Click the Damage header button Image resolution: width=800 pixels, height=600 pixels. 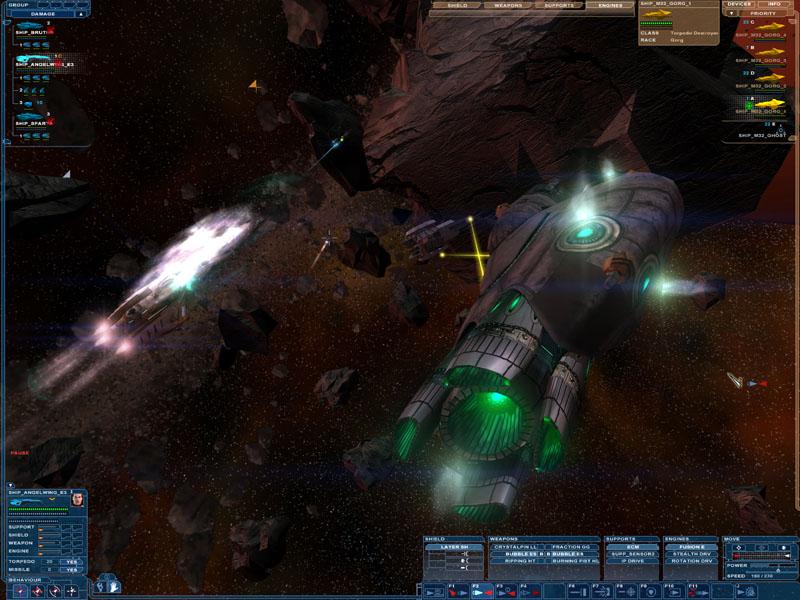tap(45, 13)
